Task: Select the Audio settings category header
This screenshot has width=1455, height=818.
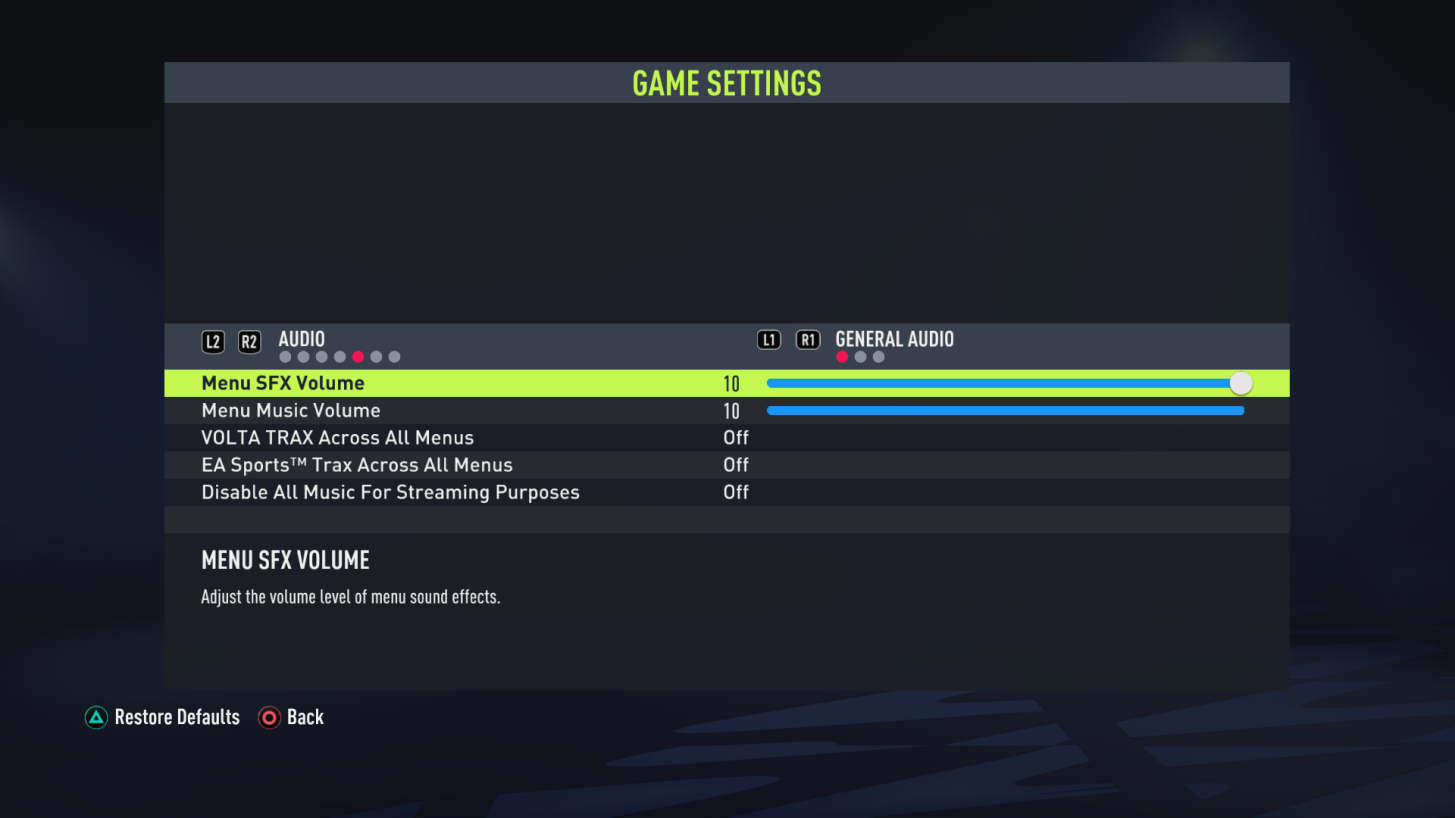Action: (x=301, y=339)
